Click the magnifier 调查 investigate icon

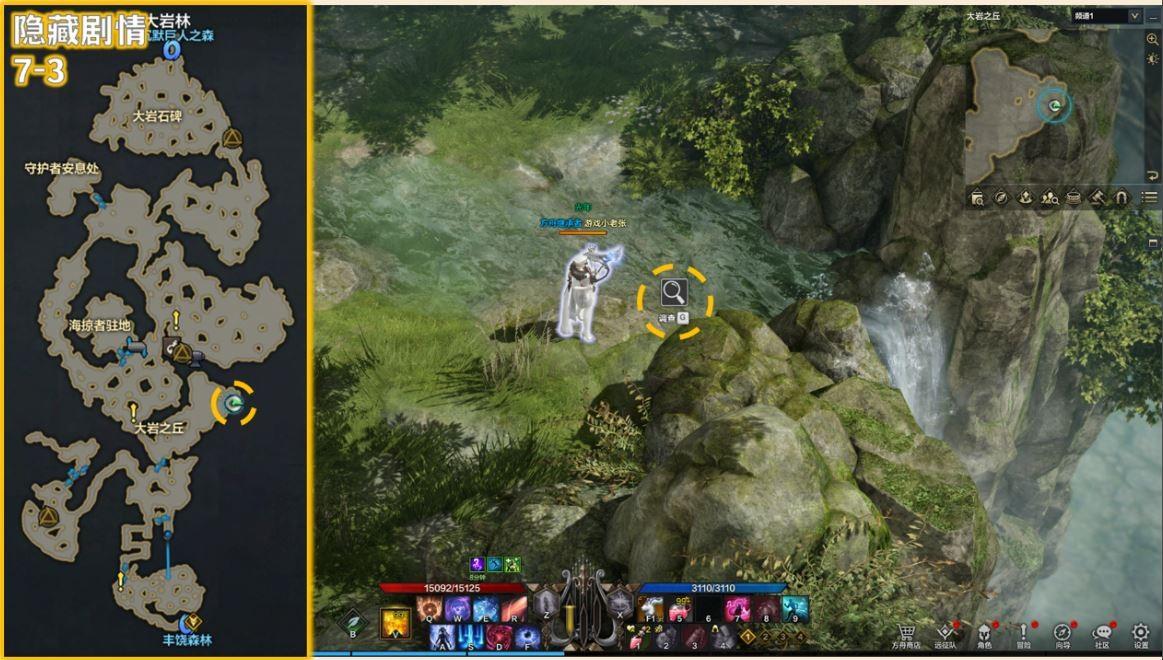[x=674, y=292]
